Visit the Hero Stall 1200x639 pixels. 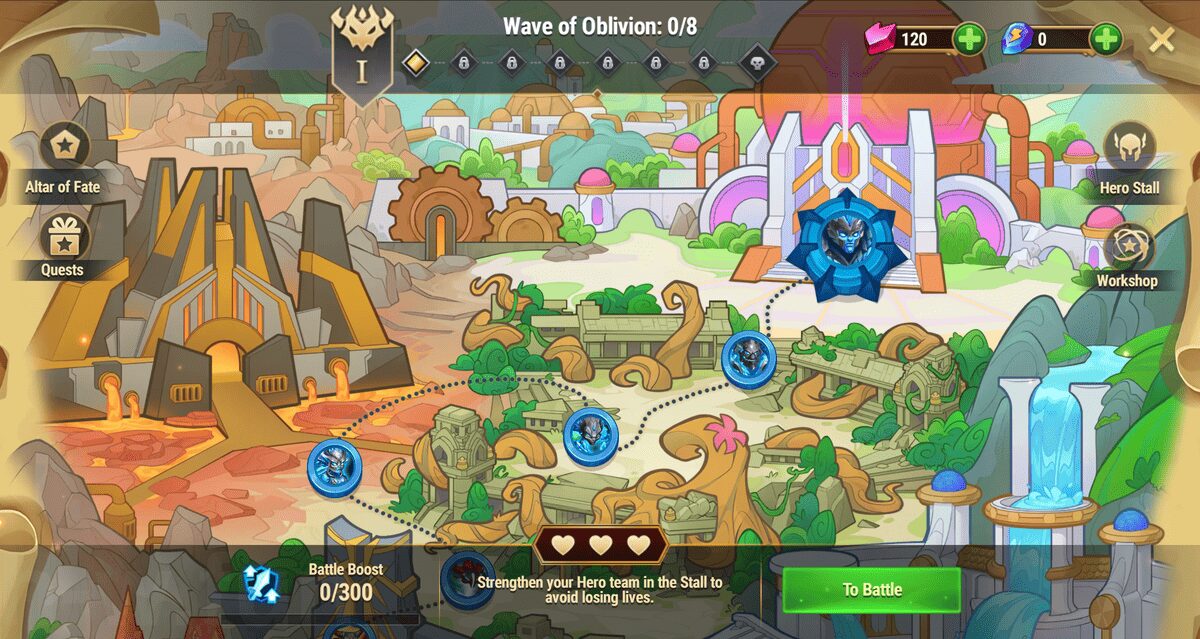pos(1130,148)
